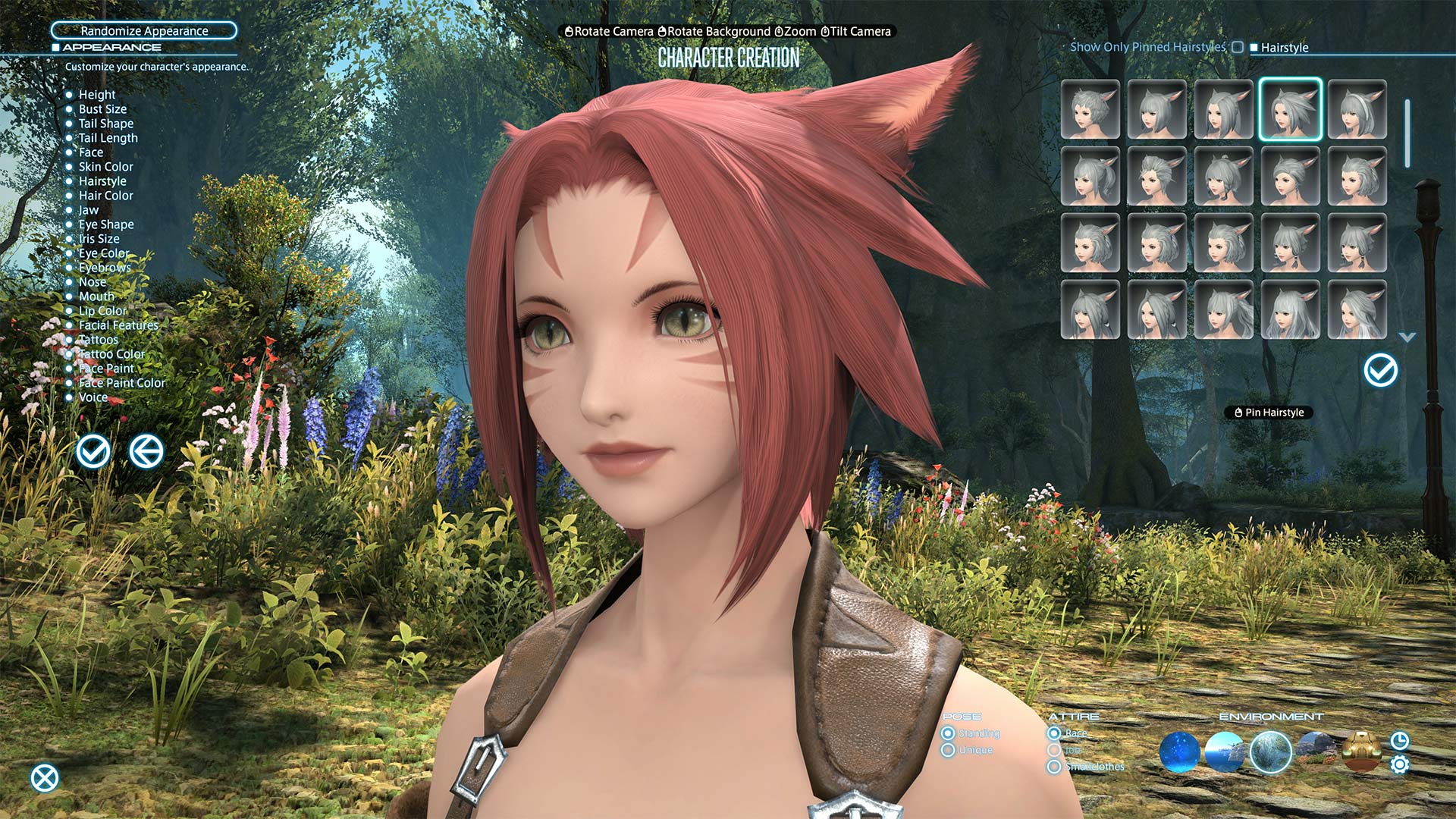
Task: Open the Hair Color option
Action: tap(105, 196)
